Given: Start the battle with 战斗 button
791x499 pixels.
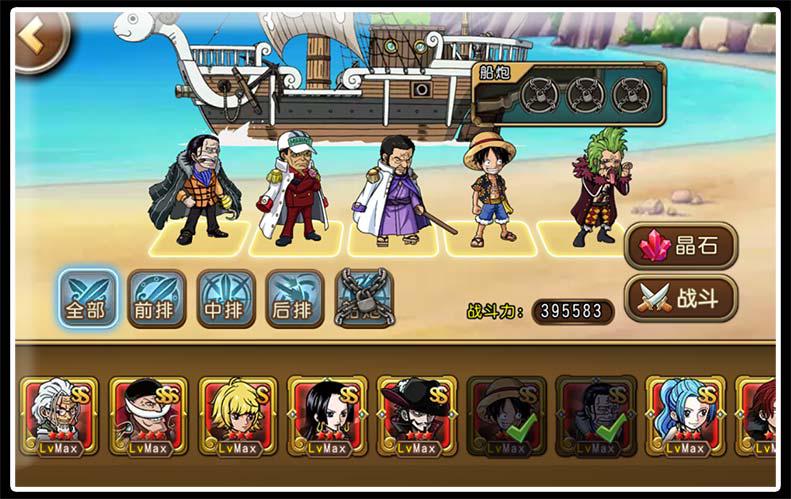Looking at the screenshot, I should (x=681, y=297).
